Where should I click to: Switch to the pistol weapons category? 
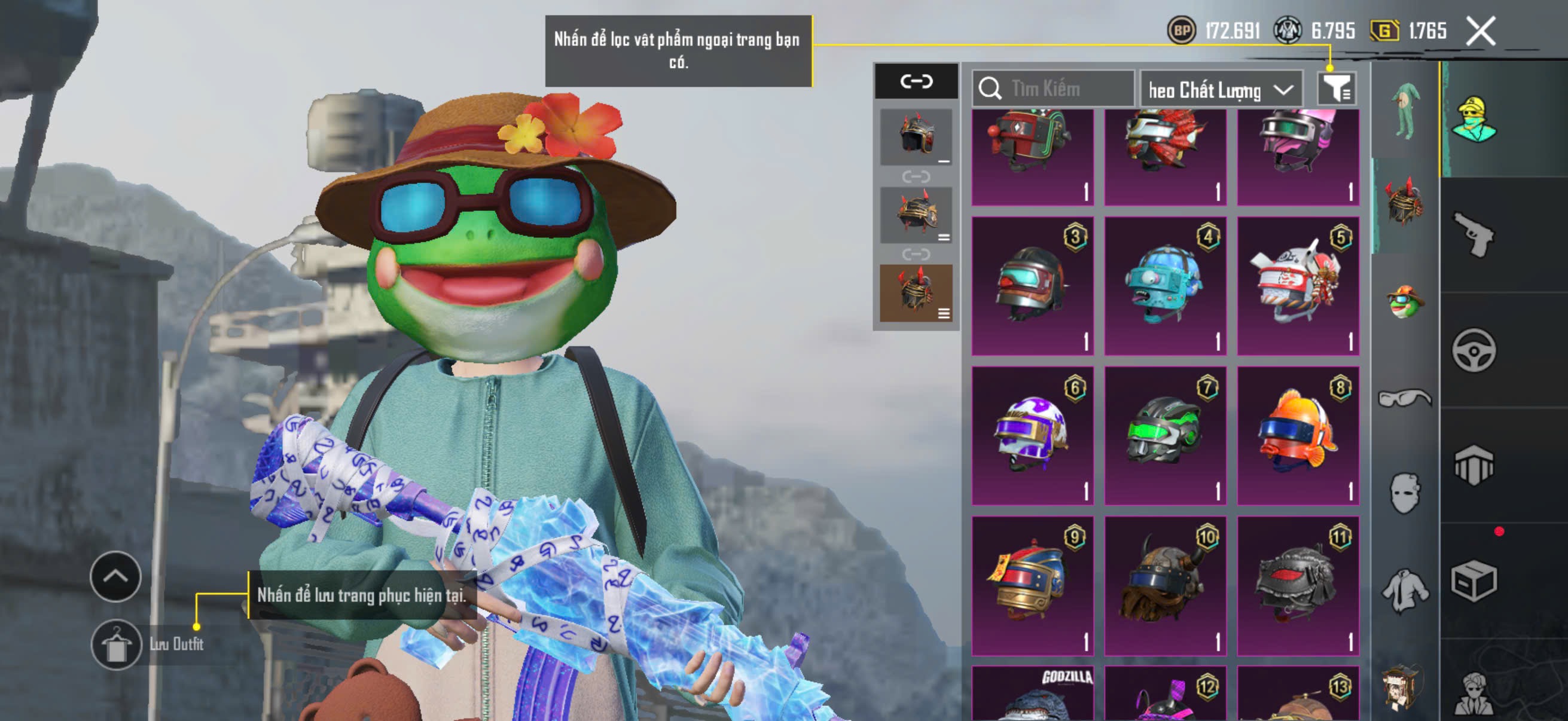(x=1473, y=234)
